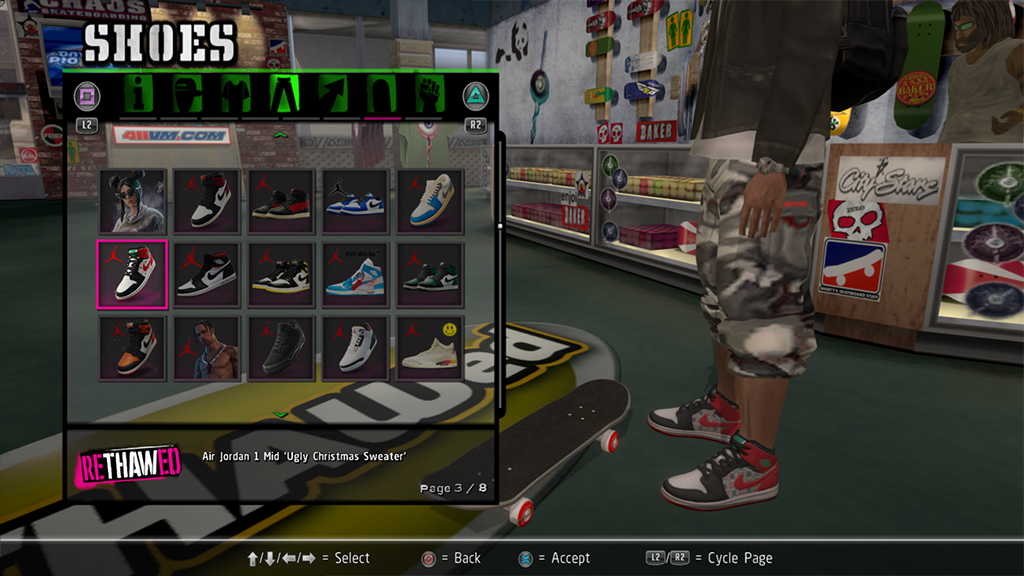Select the smiley face cream Jordan sneaker
Screen dimensions: 1024x576
430,347
